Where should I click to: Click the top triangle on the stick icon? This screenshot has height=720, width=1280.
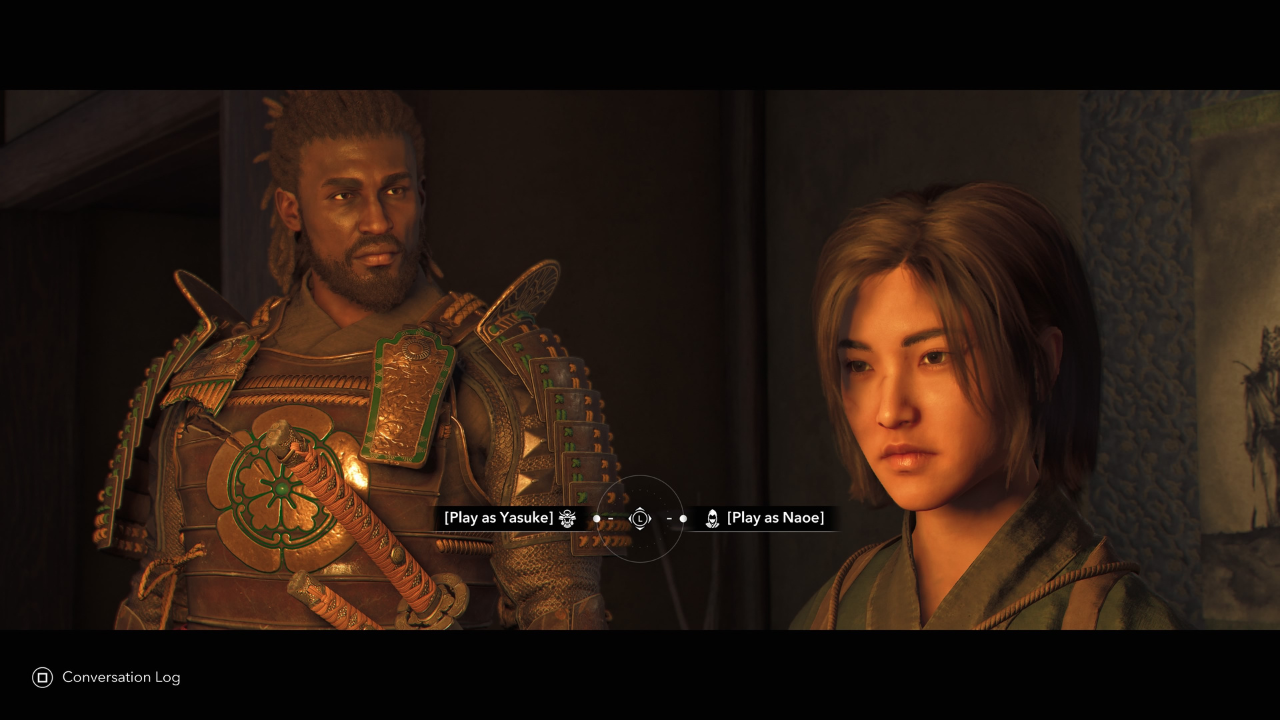point(640,508)
